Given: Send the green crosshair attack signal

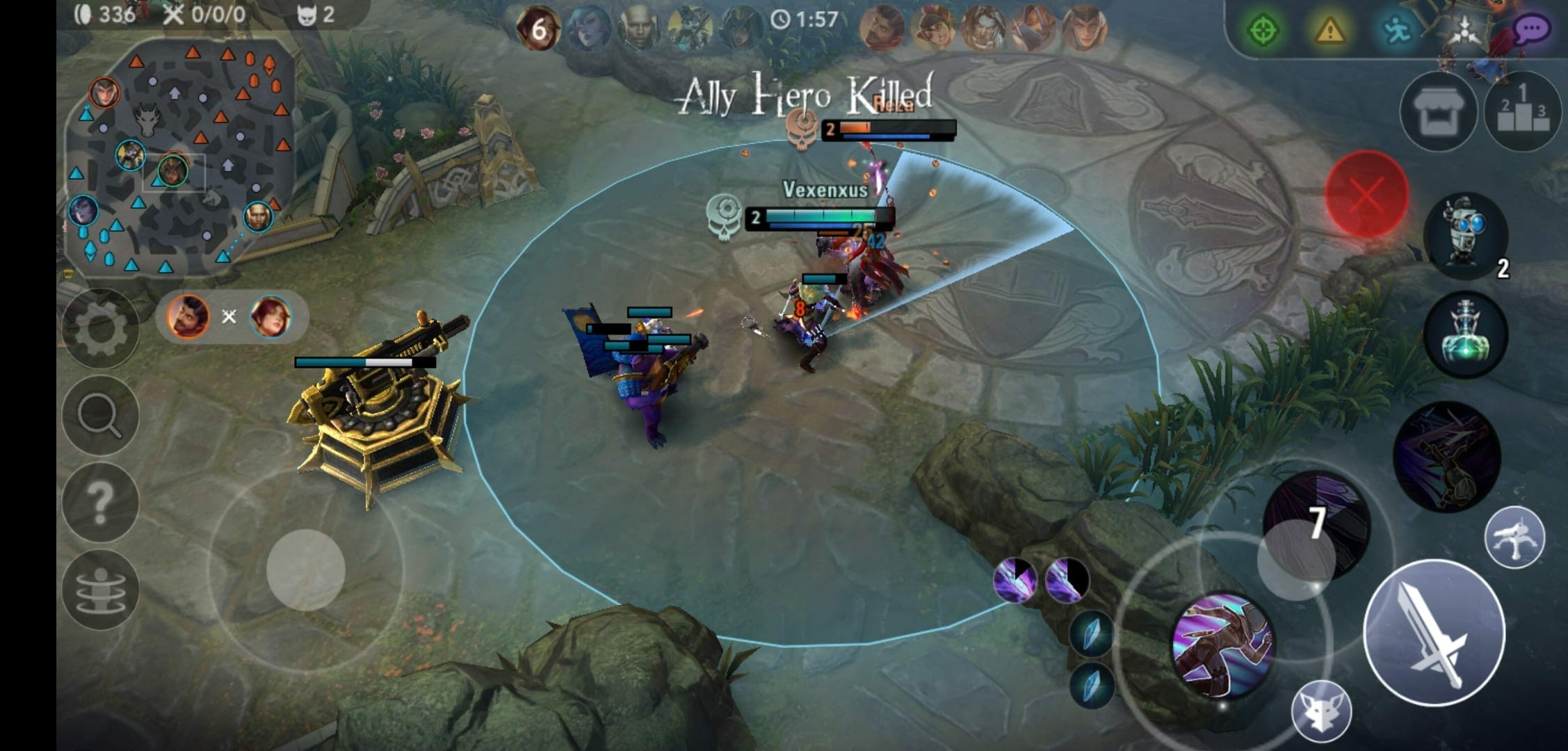Looking at the screenshot, I should click(x=1263, y=31).
